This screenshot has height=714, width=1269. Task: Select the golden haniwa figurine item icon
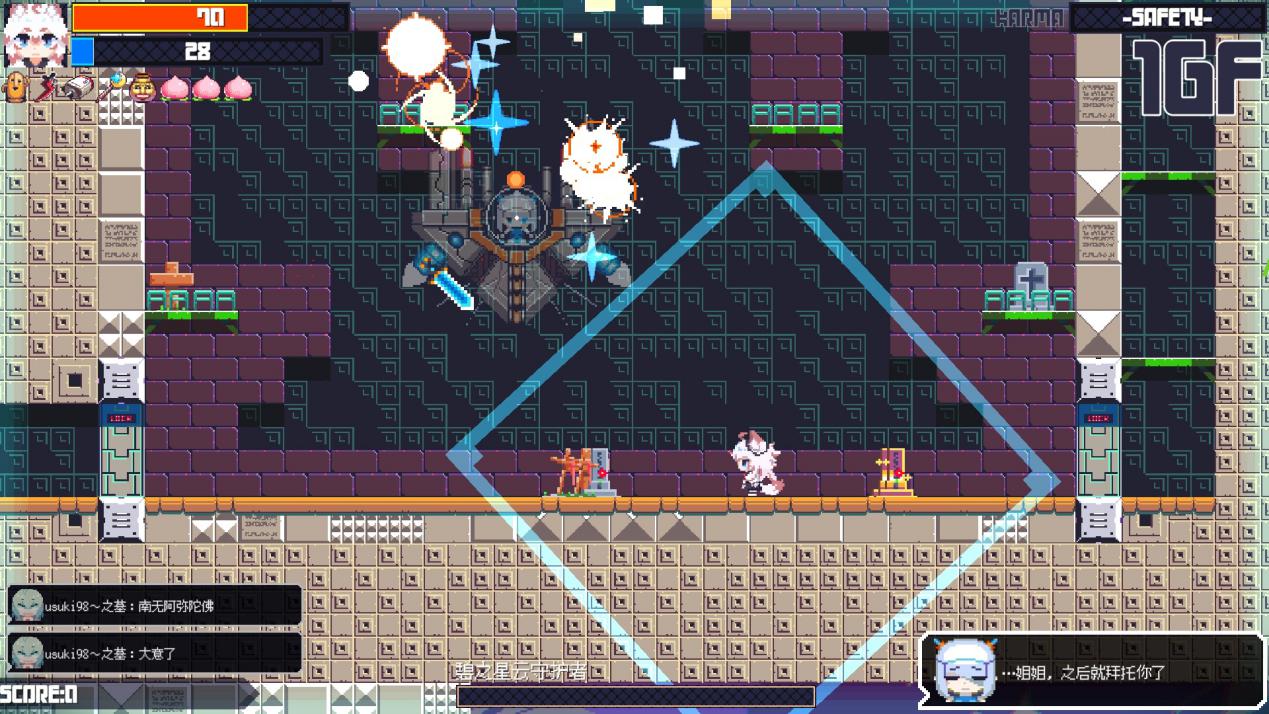[x=17, y=87]
